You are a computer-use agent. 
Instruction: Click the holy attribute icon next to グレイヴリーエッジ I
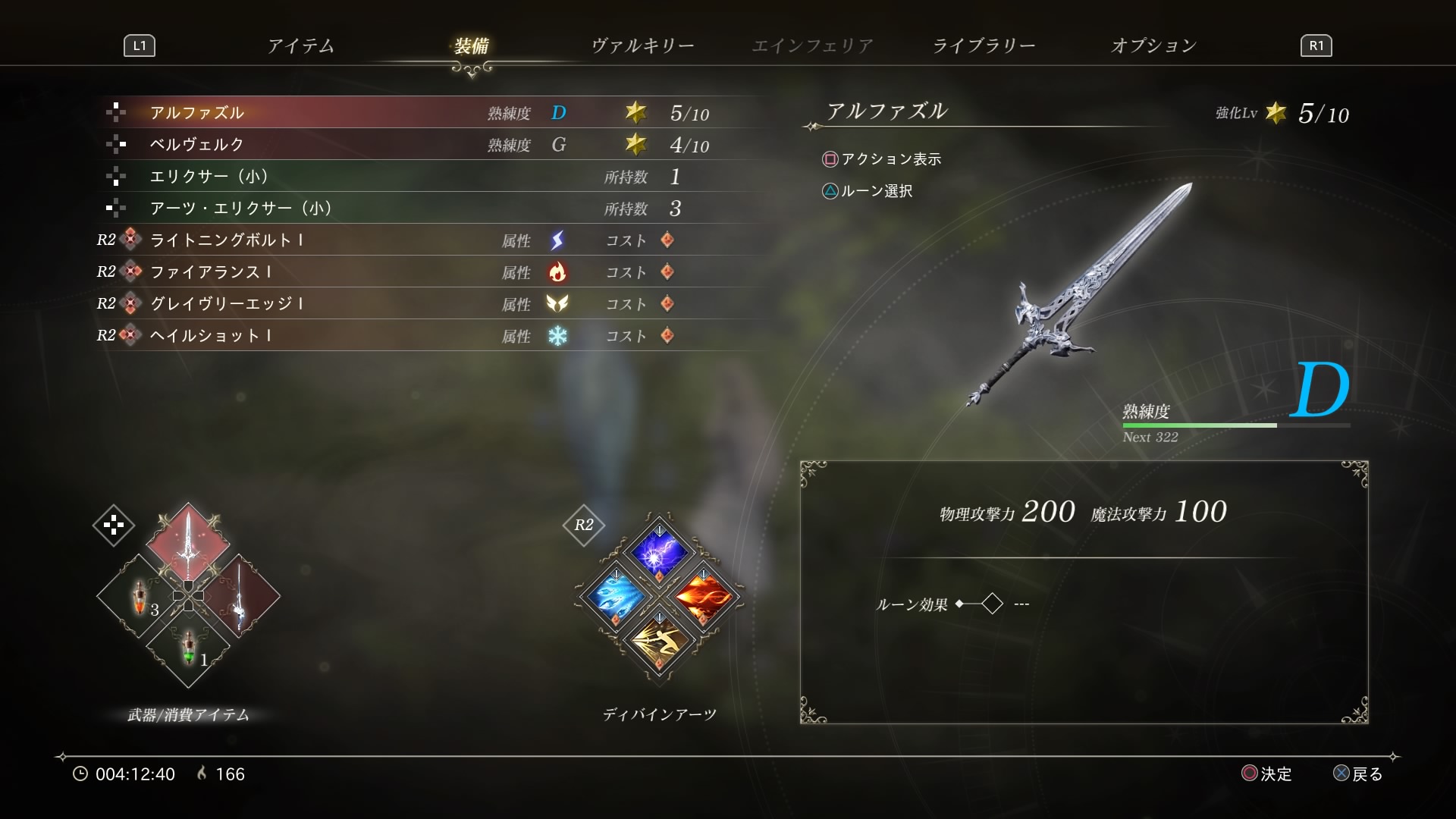(x=559, y=304)
